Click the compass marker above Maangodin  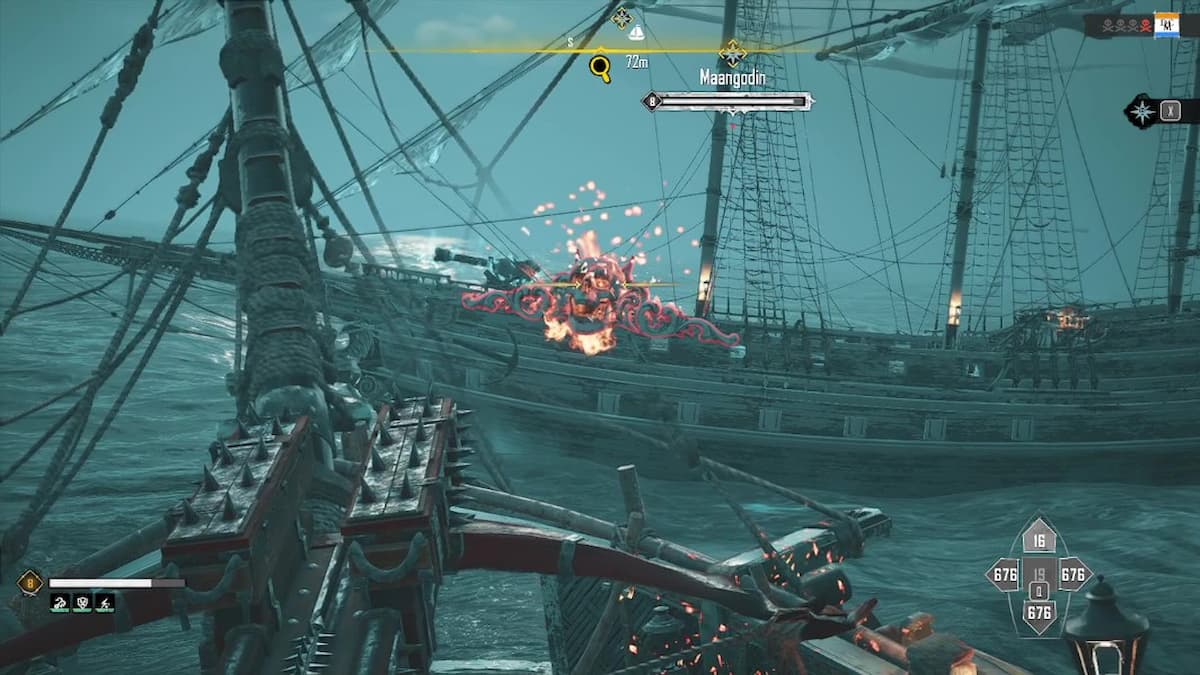click(732, 52)
